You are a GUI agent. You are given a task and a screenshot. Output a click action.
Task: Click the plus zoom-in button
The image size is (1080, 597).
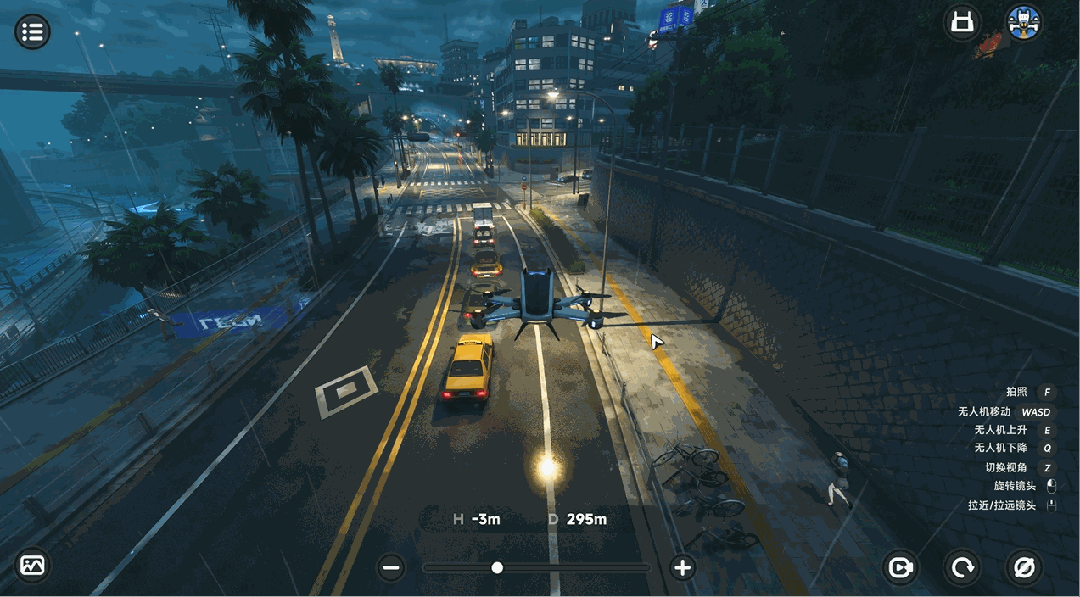coord(682,568)
